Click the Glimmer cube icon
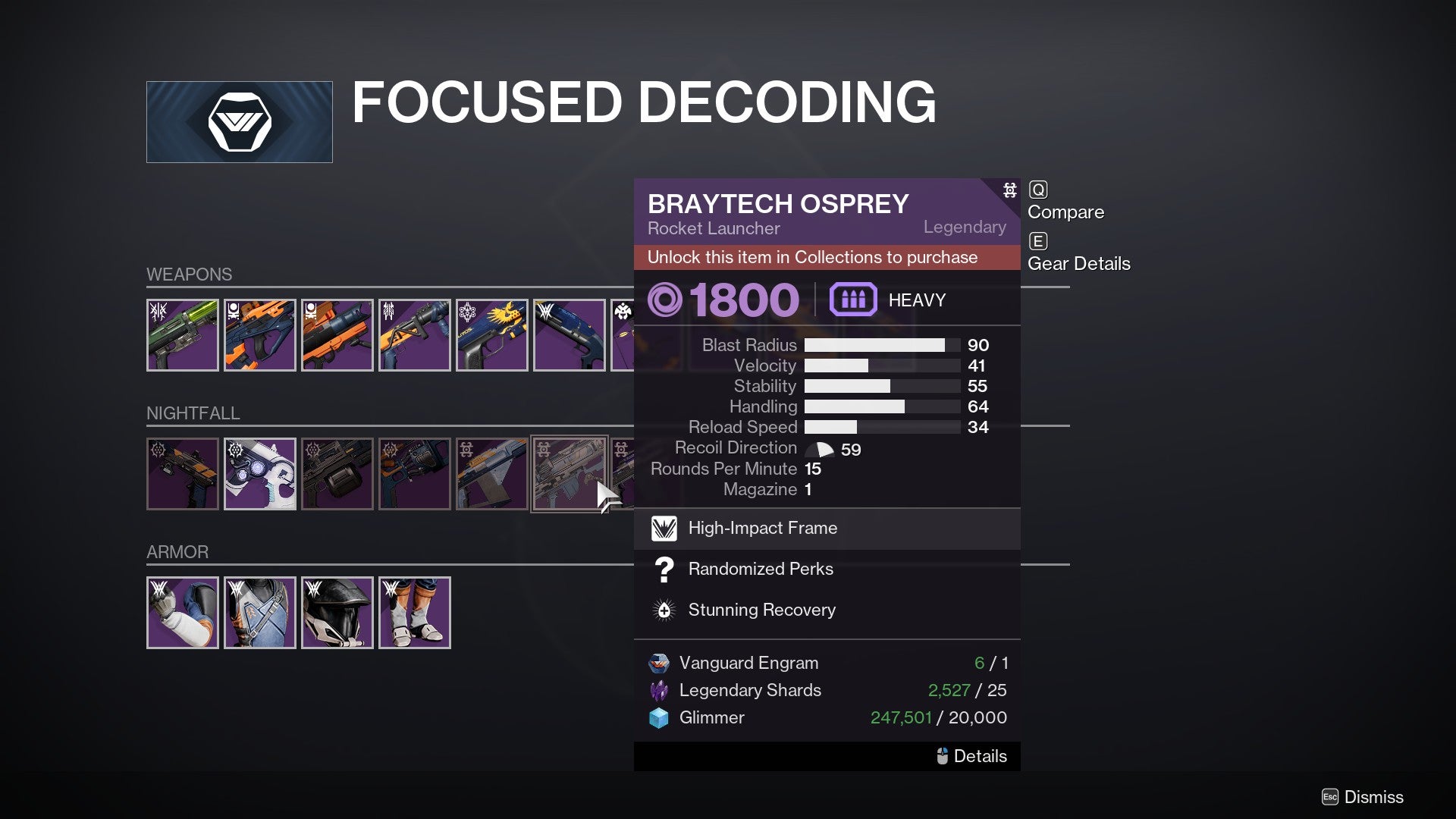The width and height of the screenshot is (1456, 819). (658, 717)
